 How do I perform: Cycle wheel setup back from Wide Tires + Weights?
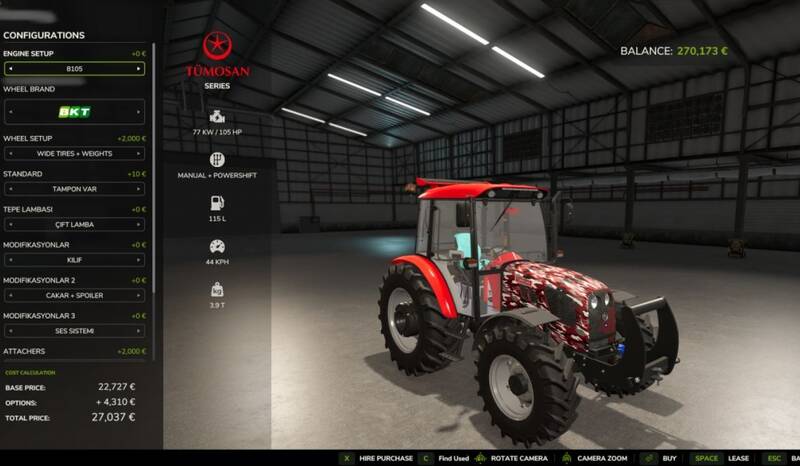coord(10,154)
